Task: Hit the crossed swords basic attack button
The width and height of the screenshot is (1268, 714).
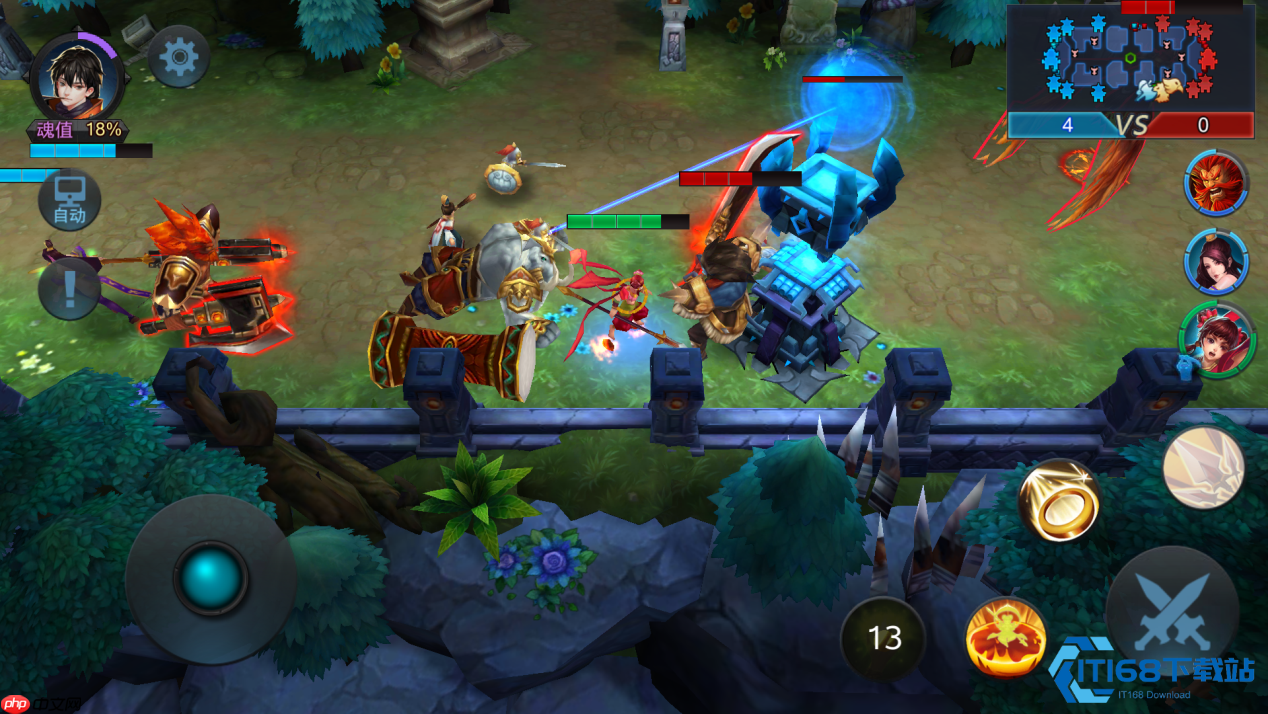Action: tap(1172, 610)
